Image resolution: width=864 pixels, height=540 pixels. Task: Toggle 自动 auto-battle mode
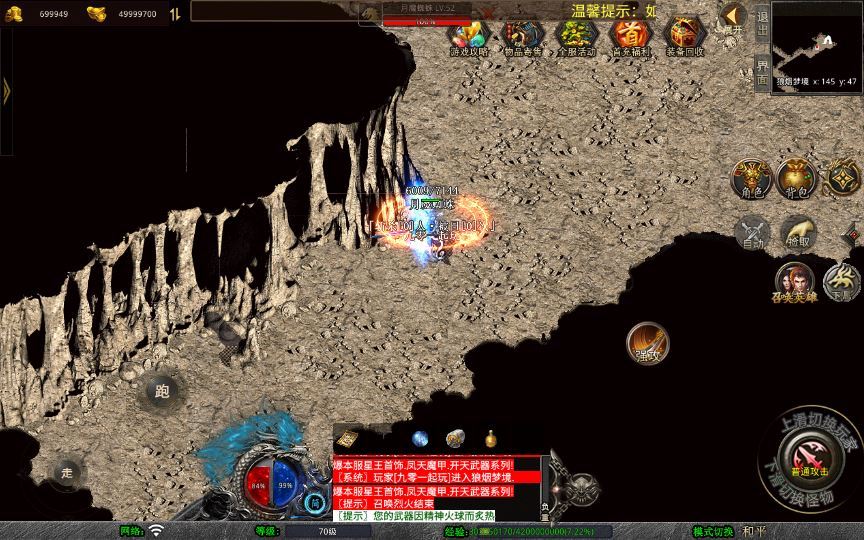(751, 234)
